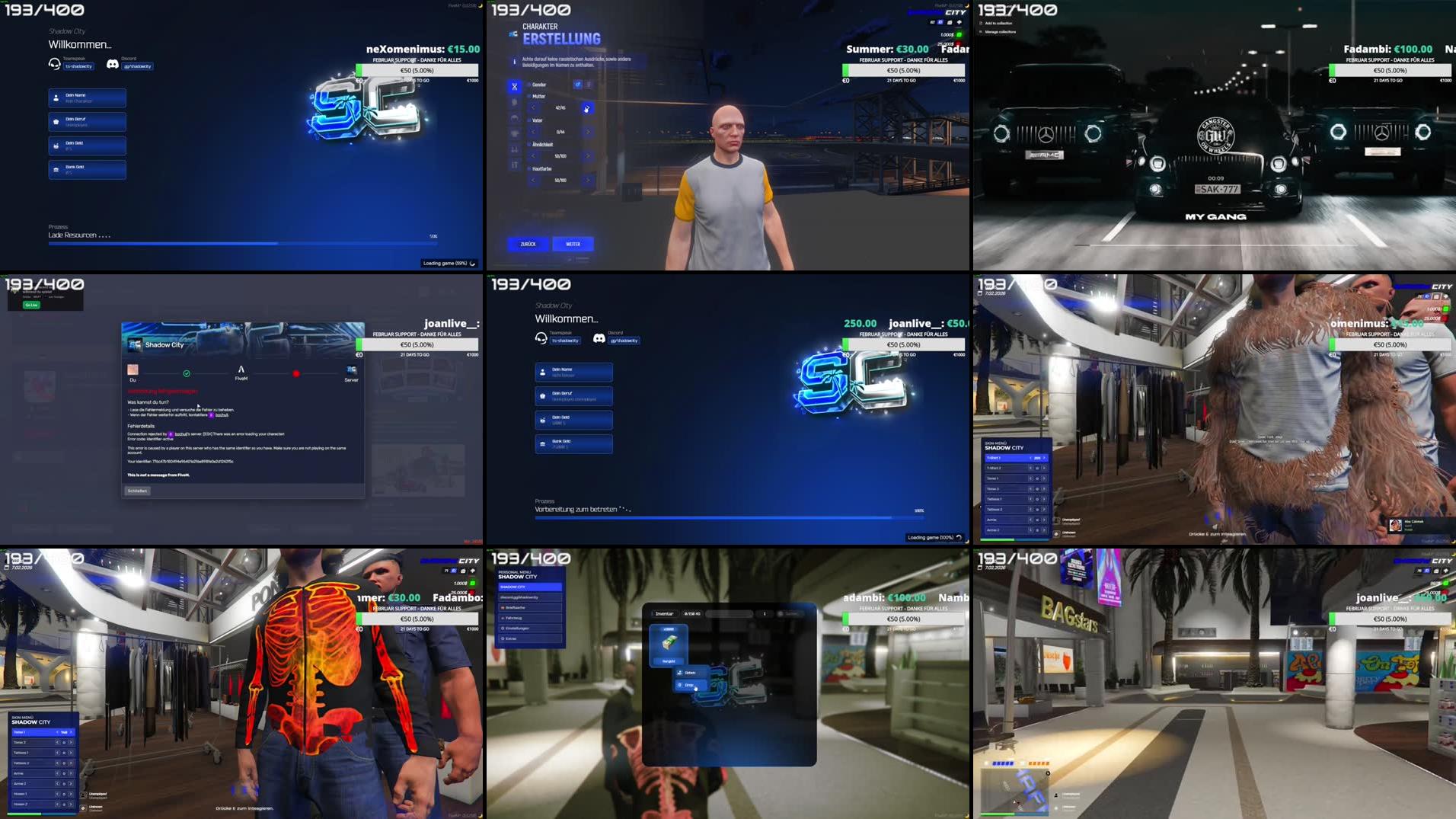Open the hairstyle icon in the creation sidebar
The image size is (1456, 819).
515,119
